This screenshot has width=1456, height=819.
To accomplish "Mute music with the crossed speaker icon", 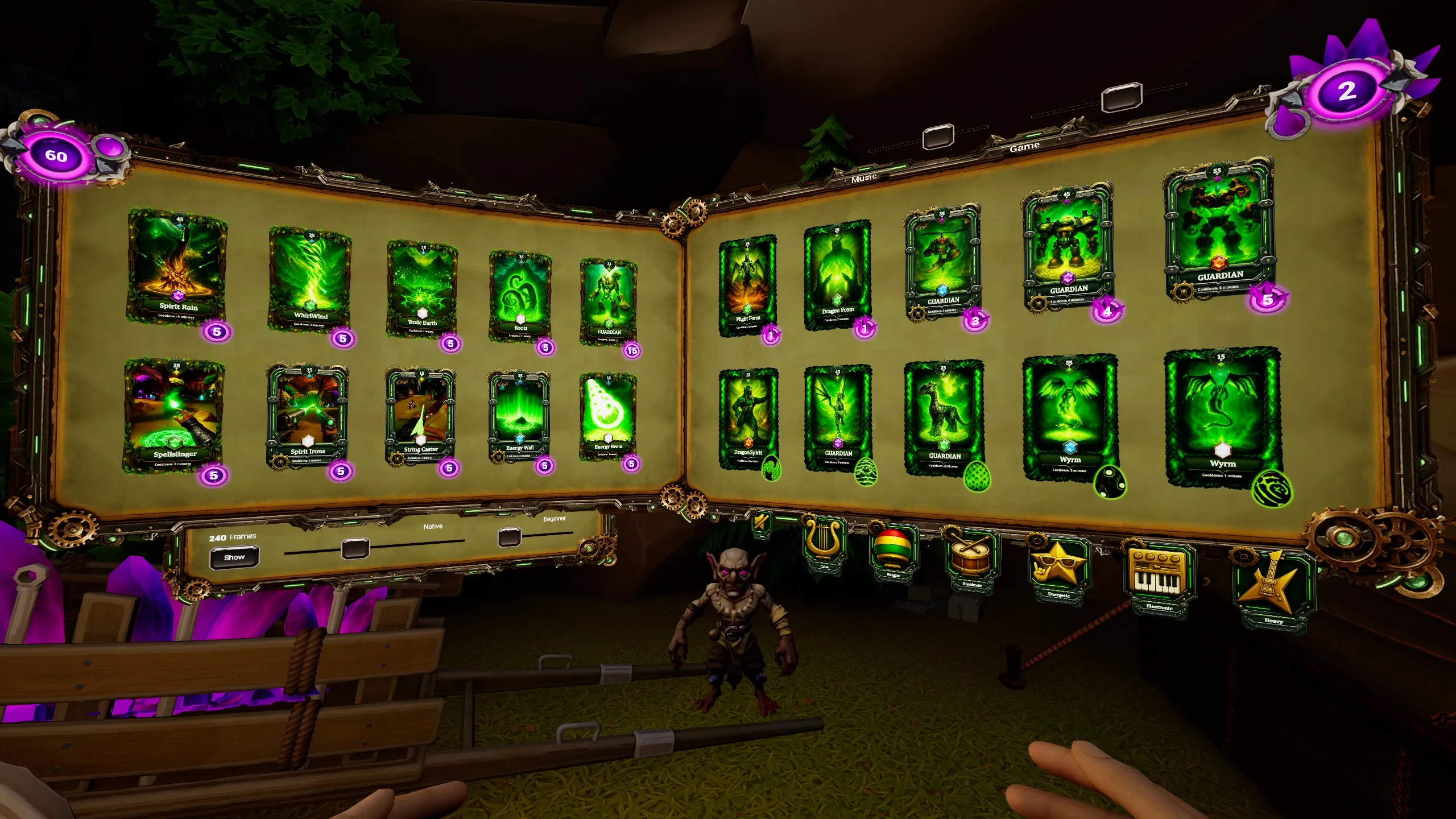I will pyautogui.click(x=761, y=522).
